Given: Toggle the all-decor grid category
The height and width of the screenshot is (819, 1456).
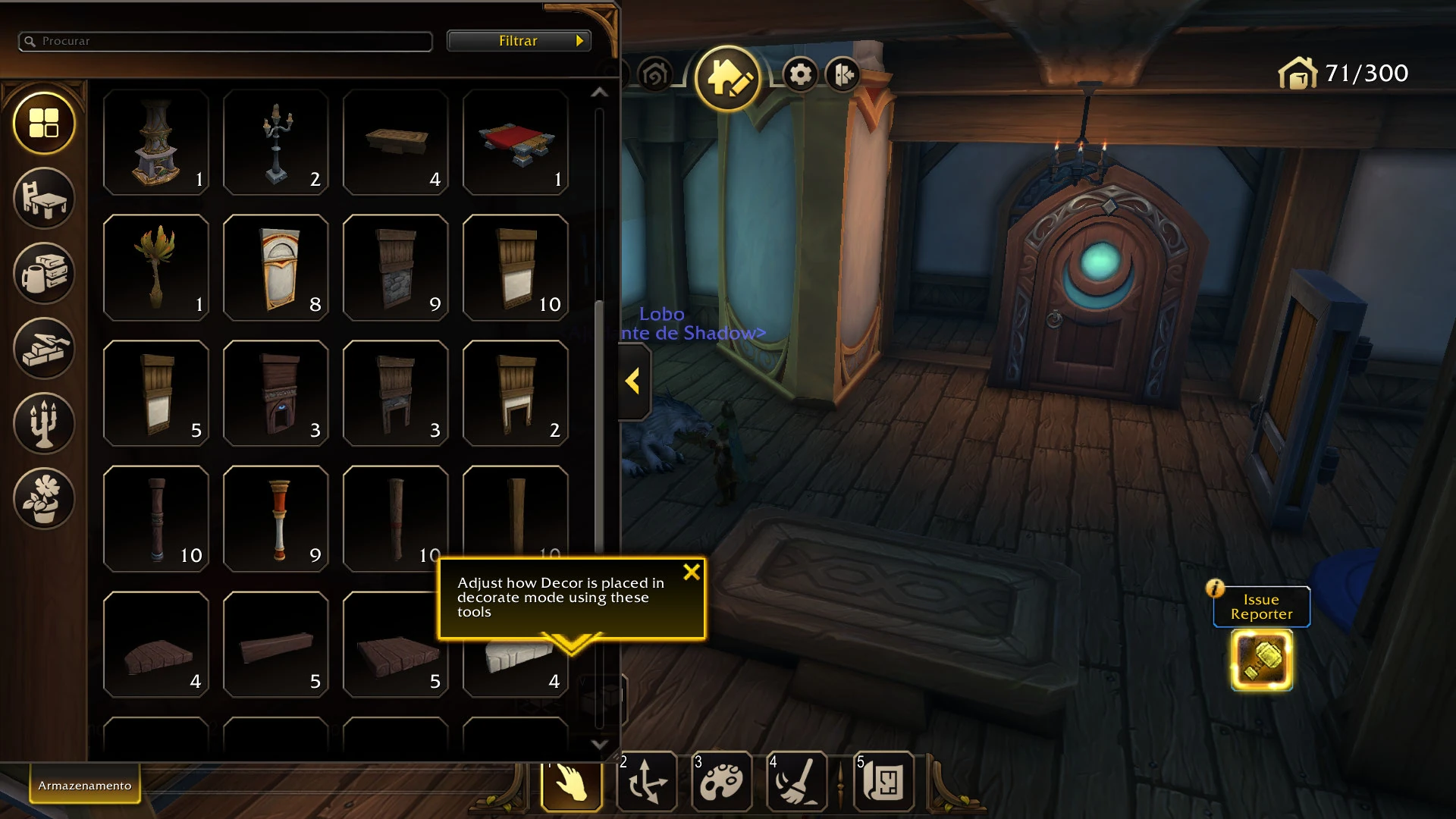Looking at the screenshot, I should point(44,124).
